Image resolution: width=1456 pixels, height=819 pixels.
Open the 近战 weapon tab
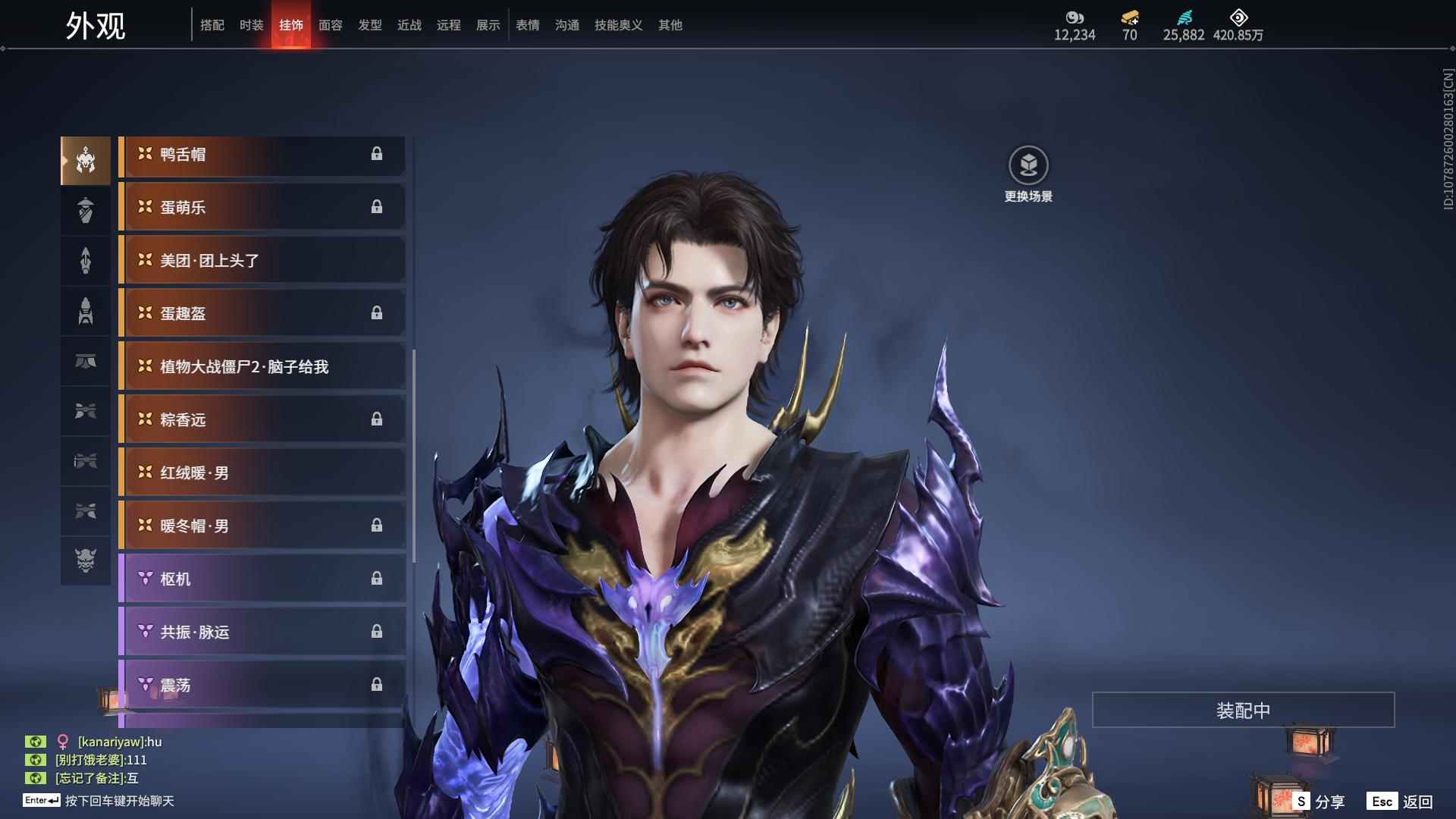409,25
